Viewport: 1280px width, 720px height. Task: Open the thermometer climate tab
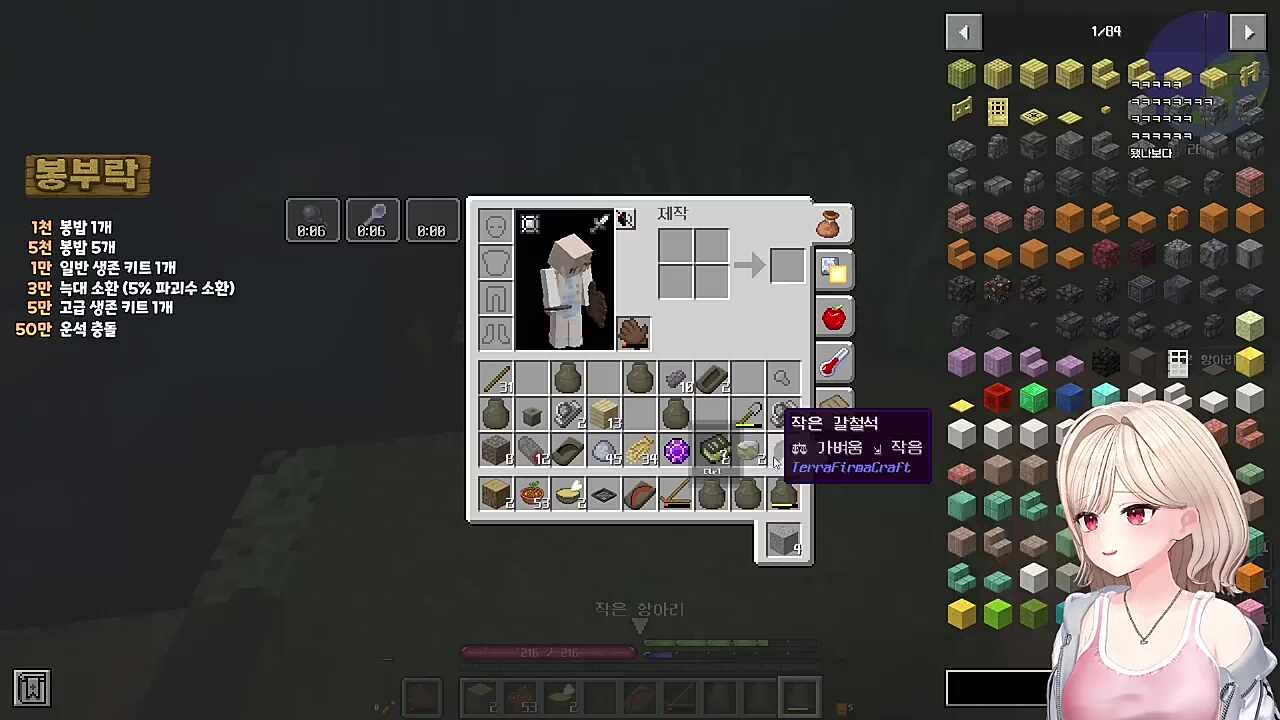coord(833,363)
